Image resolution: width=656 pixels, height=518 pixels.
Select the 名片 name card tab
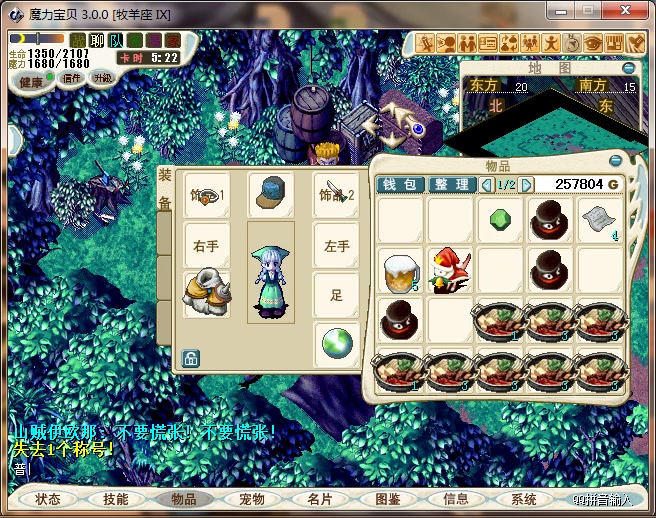(x=320, y=498)
